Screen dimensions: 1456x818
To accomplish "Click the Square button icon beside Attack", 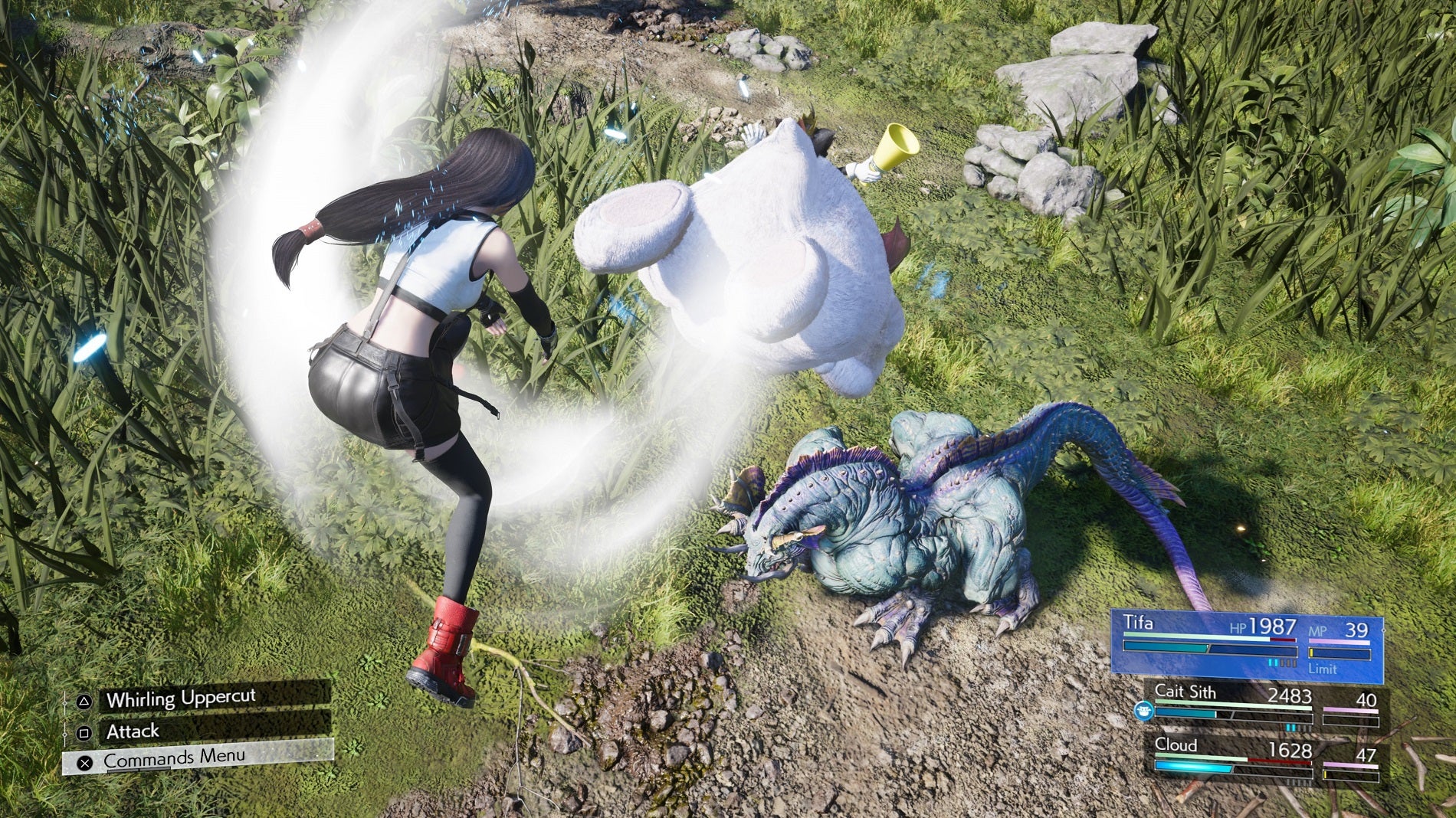I will (84, 733).
